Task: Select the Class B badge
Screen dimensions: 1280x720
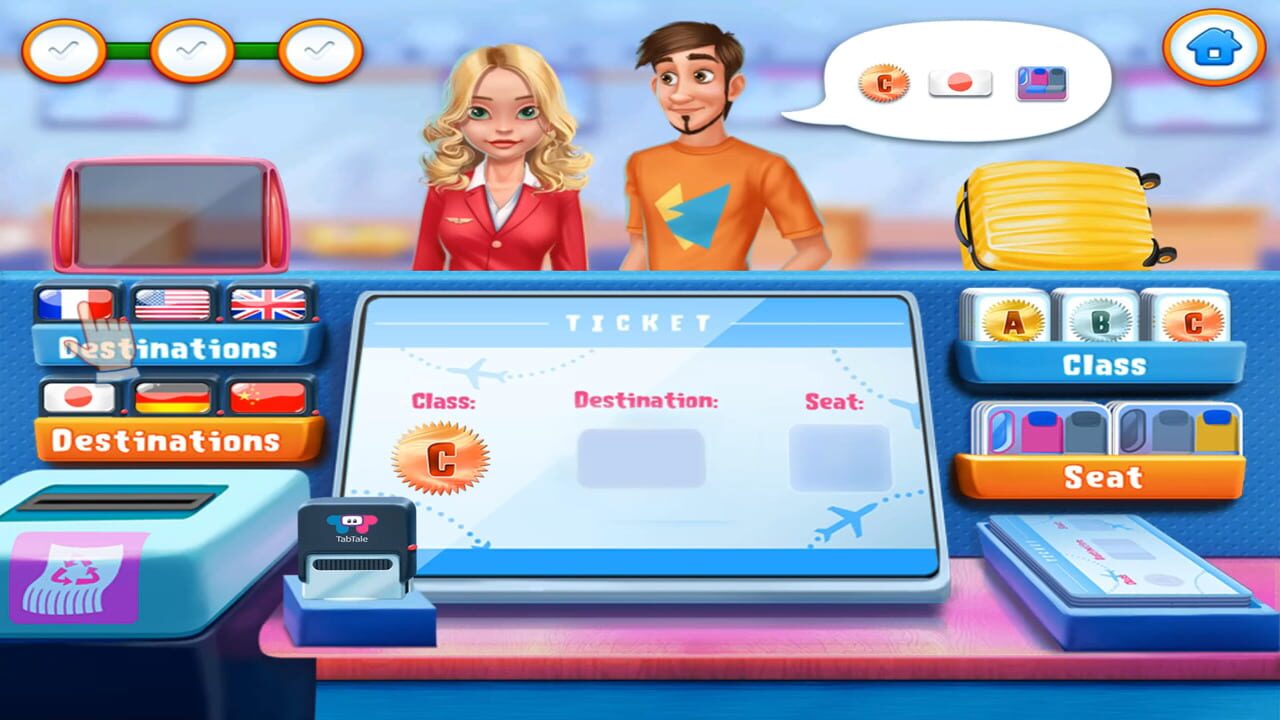Action: pyautogui.click(x=1101, y=318)
